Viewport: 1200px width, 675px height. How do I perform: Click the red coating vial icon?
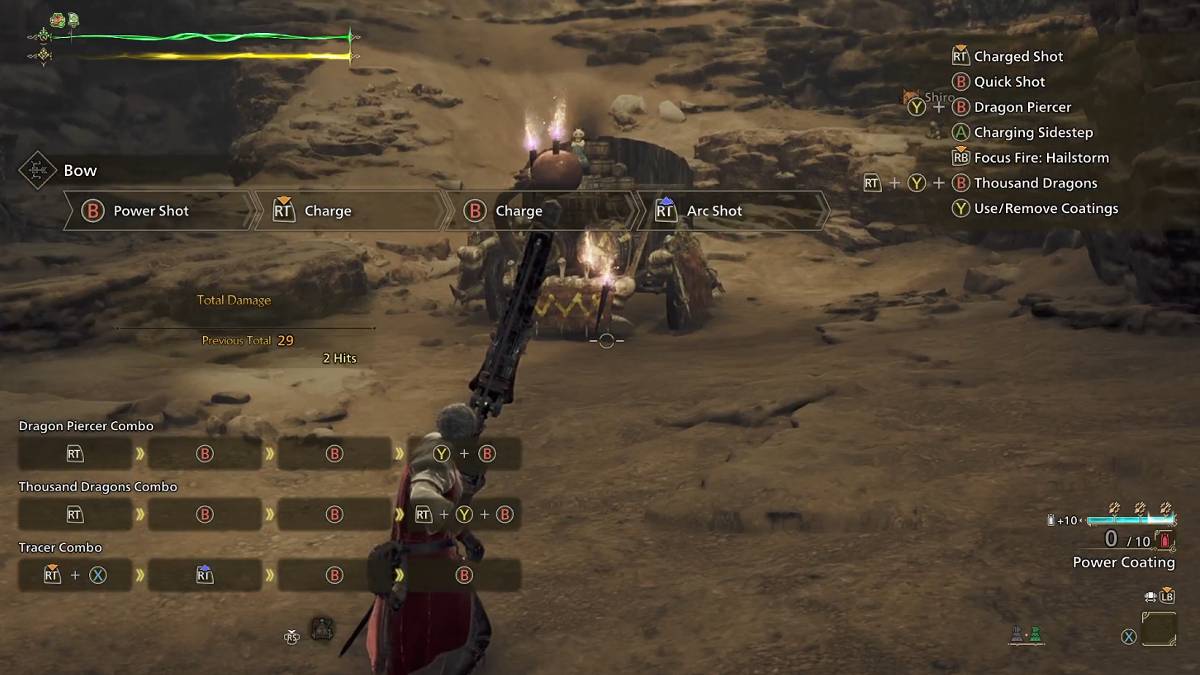tap(1165, 540)
